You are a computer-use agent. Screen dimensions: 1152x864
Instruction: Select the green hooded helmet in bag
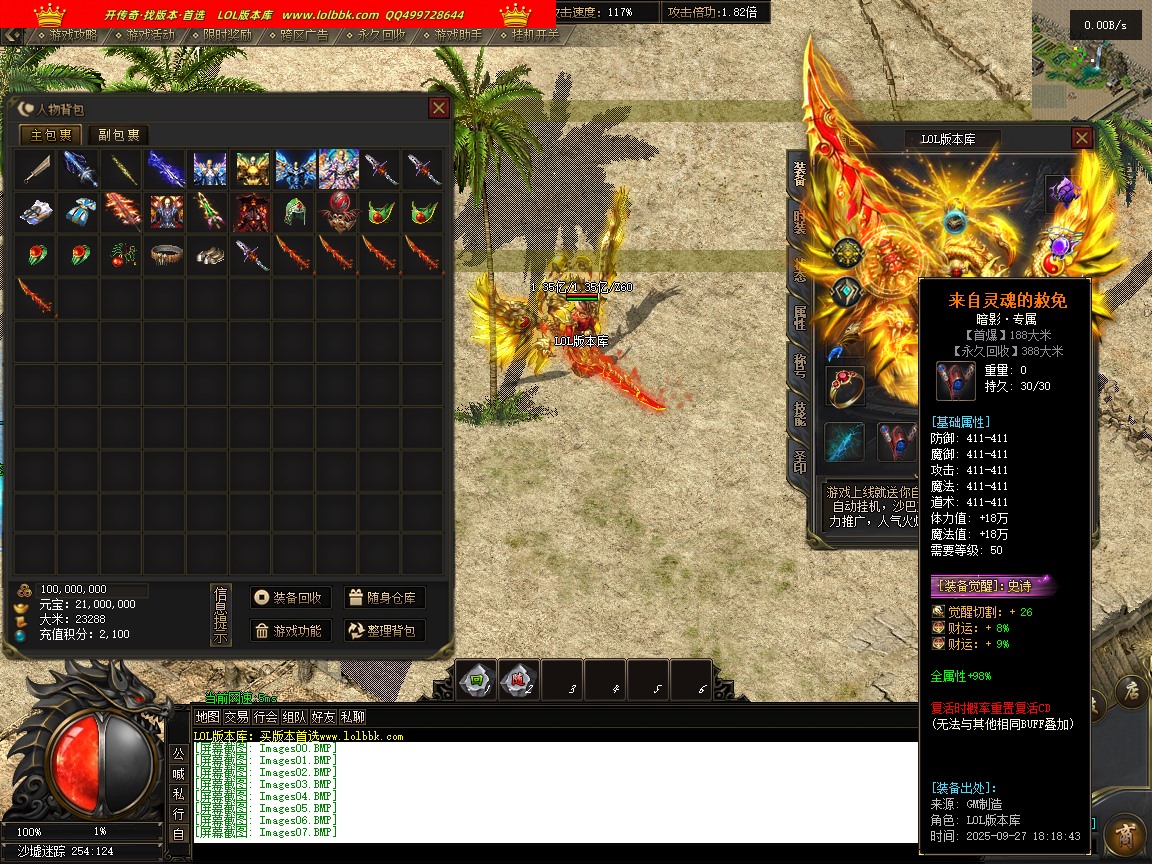pyautogui.click(x=293, y=211)
